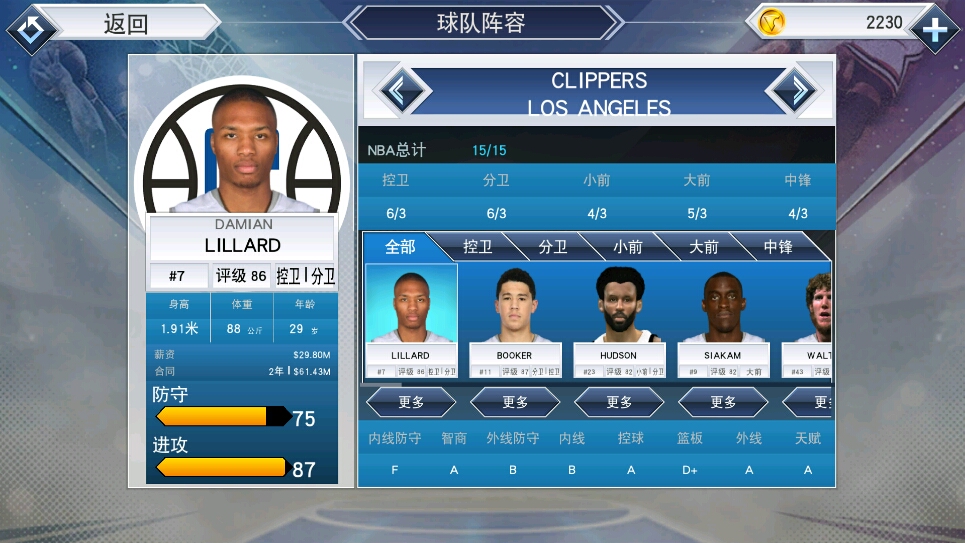965x543 pixels.
Task: Select the Hudson player card
Action: (619, 320)
